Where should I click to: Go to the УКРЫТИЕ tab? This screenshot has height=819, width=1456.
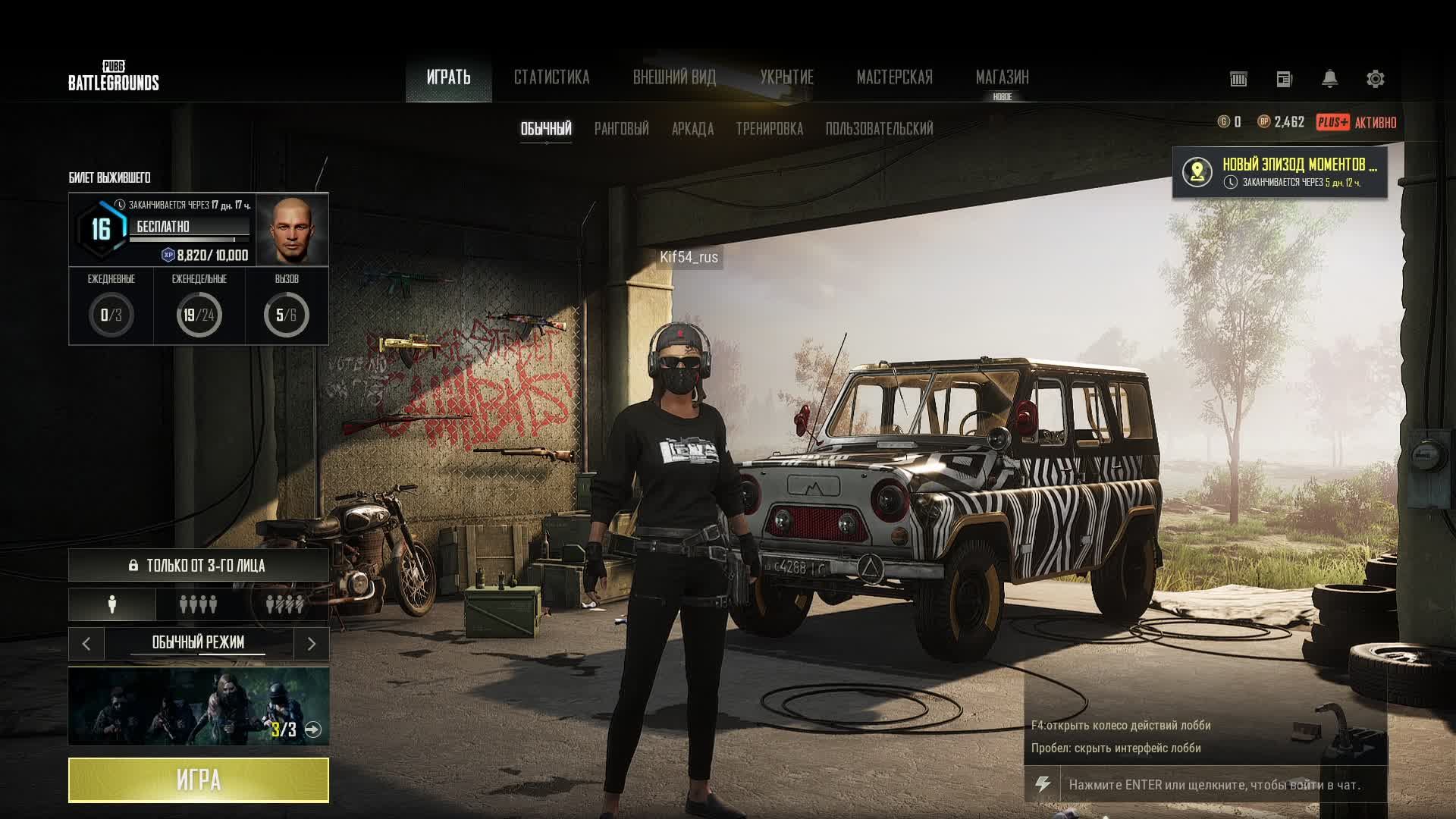786,77
